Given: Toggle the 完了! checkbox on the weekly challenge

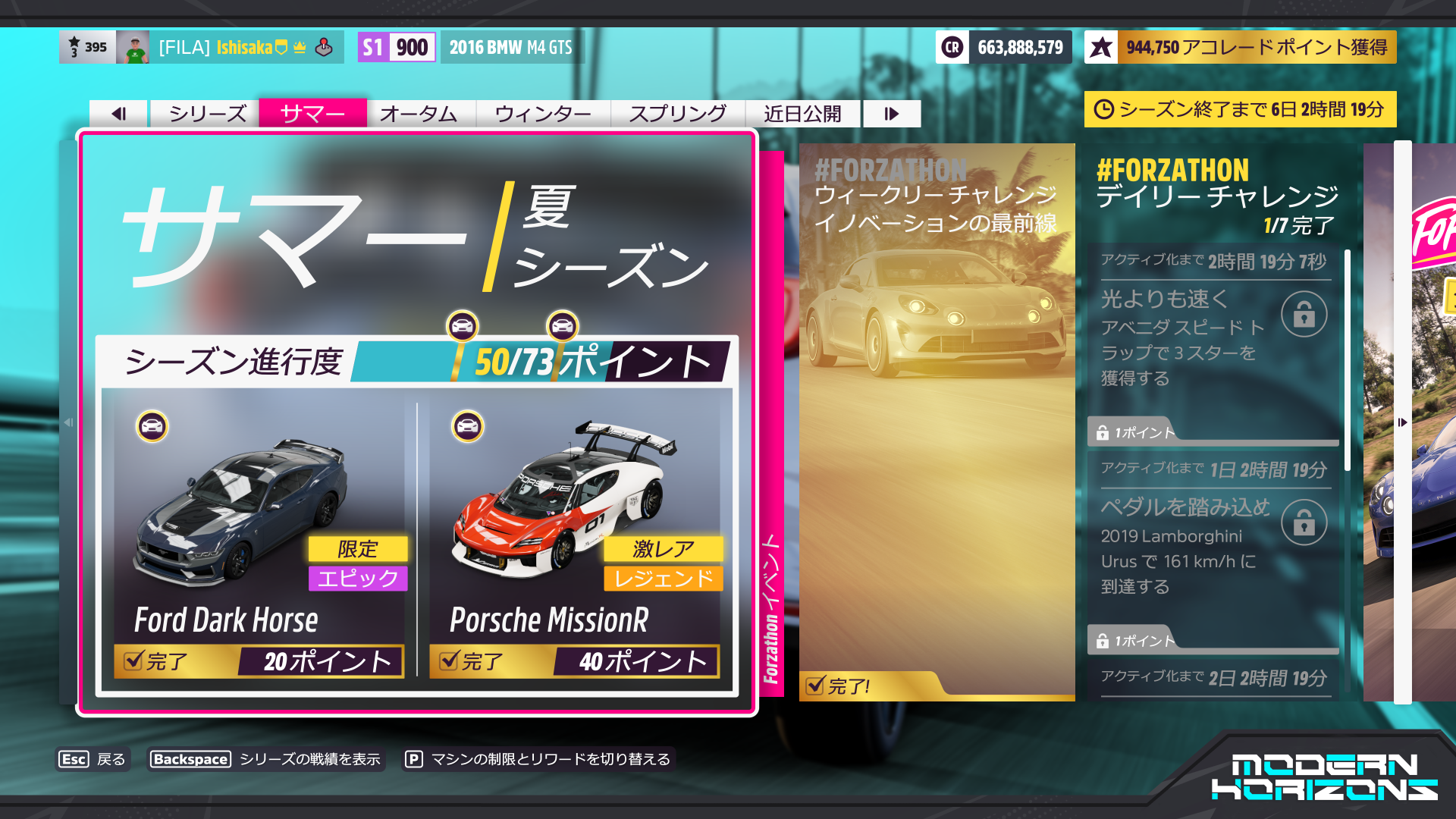Looking at the screenshot, I should [x=815, y=686].
